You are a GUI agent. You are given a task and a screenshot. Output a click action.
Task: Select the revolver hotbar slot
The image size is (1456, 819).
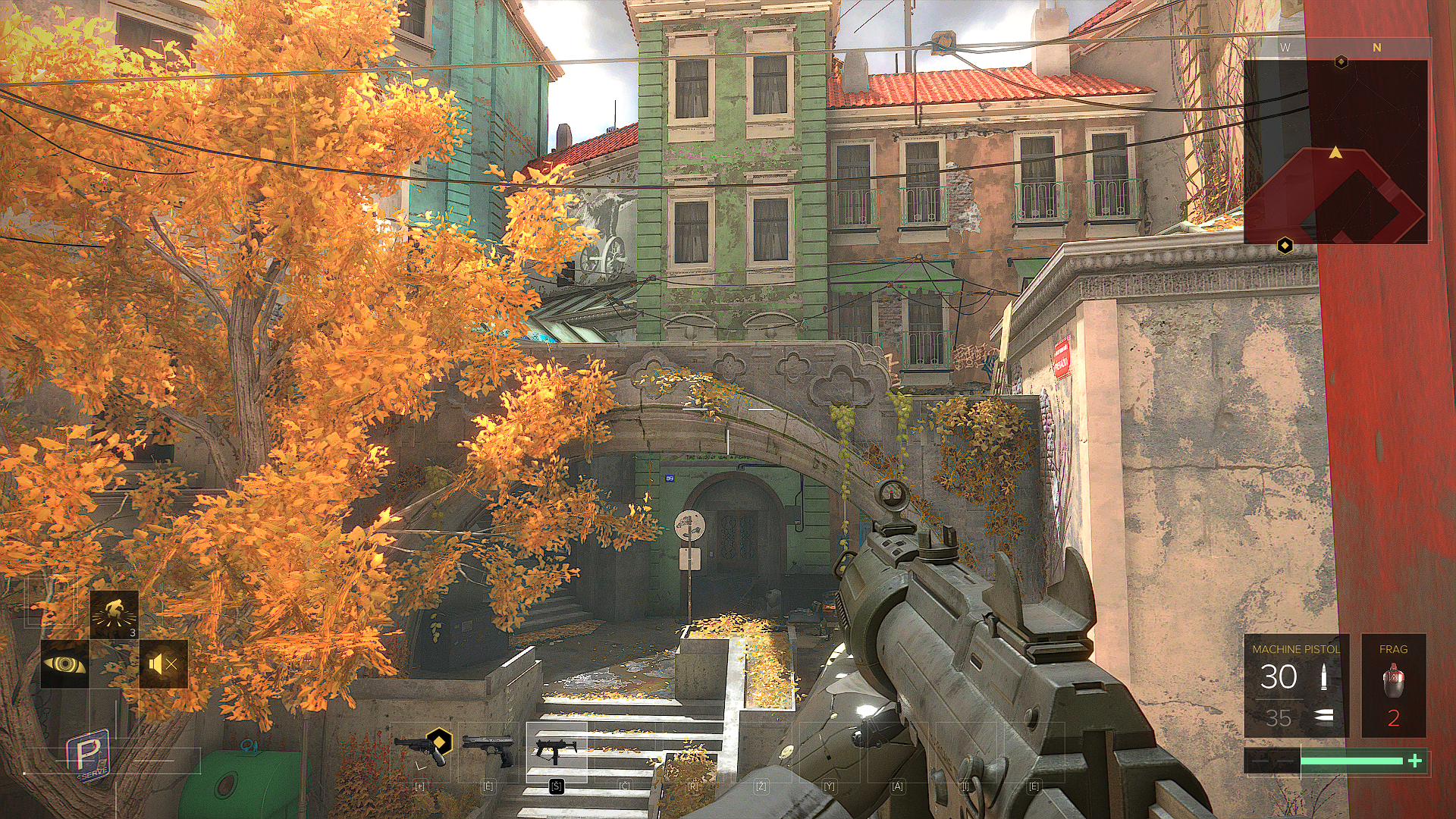pyautogui.click(x=419, y=749)
